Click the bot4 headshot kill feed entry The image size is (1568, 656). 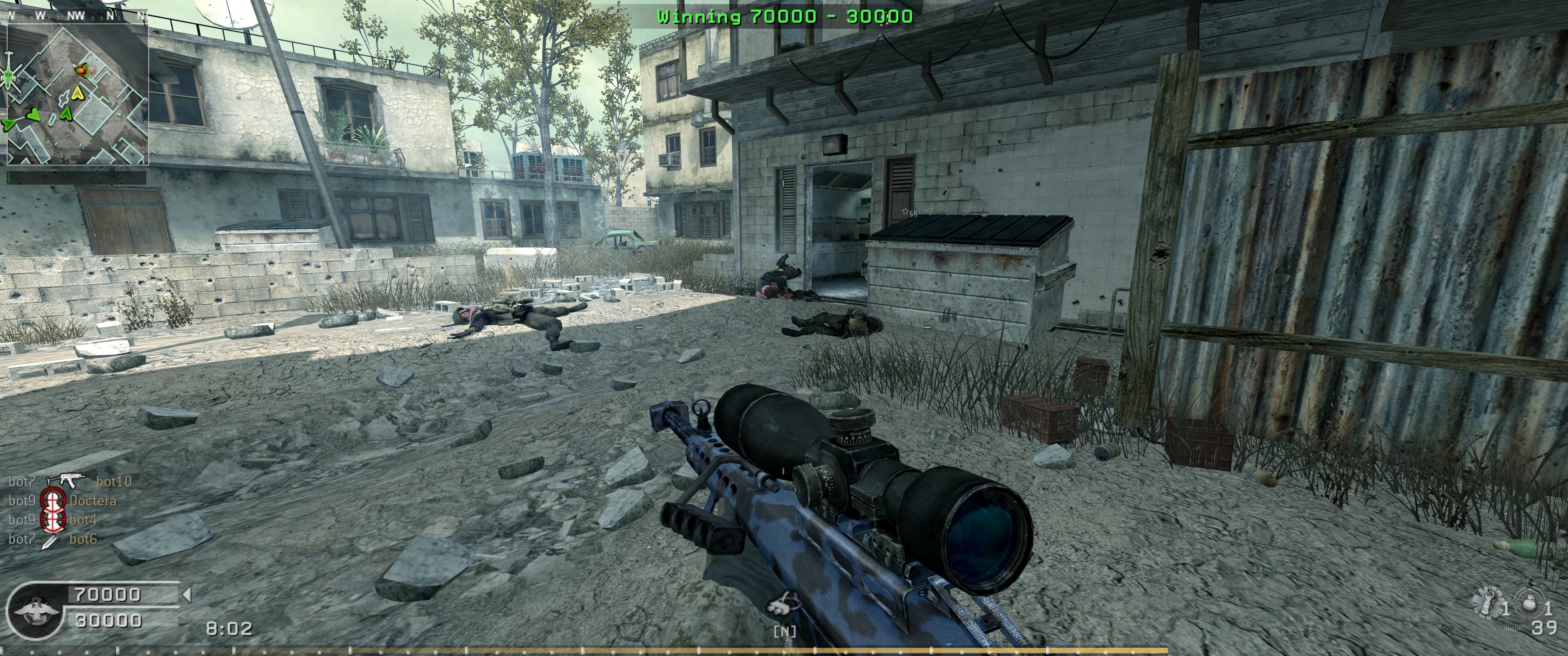[83, 520]
